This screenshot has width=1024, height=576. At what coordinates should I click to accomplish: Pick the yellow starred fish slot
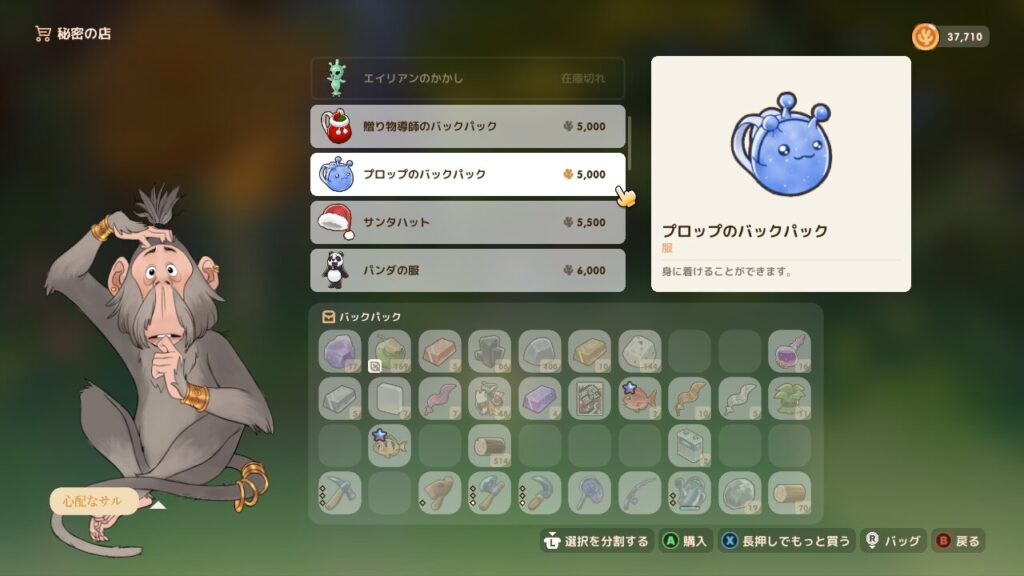(390, 445)
